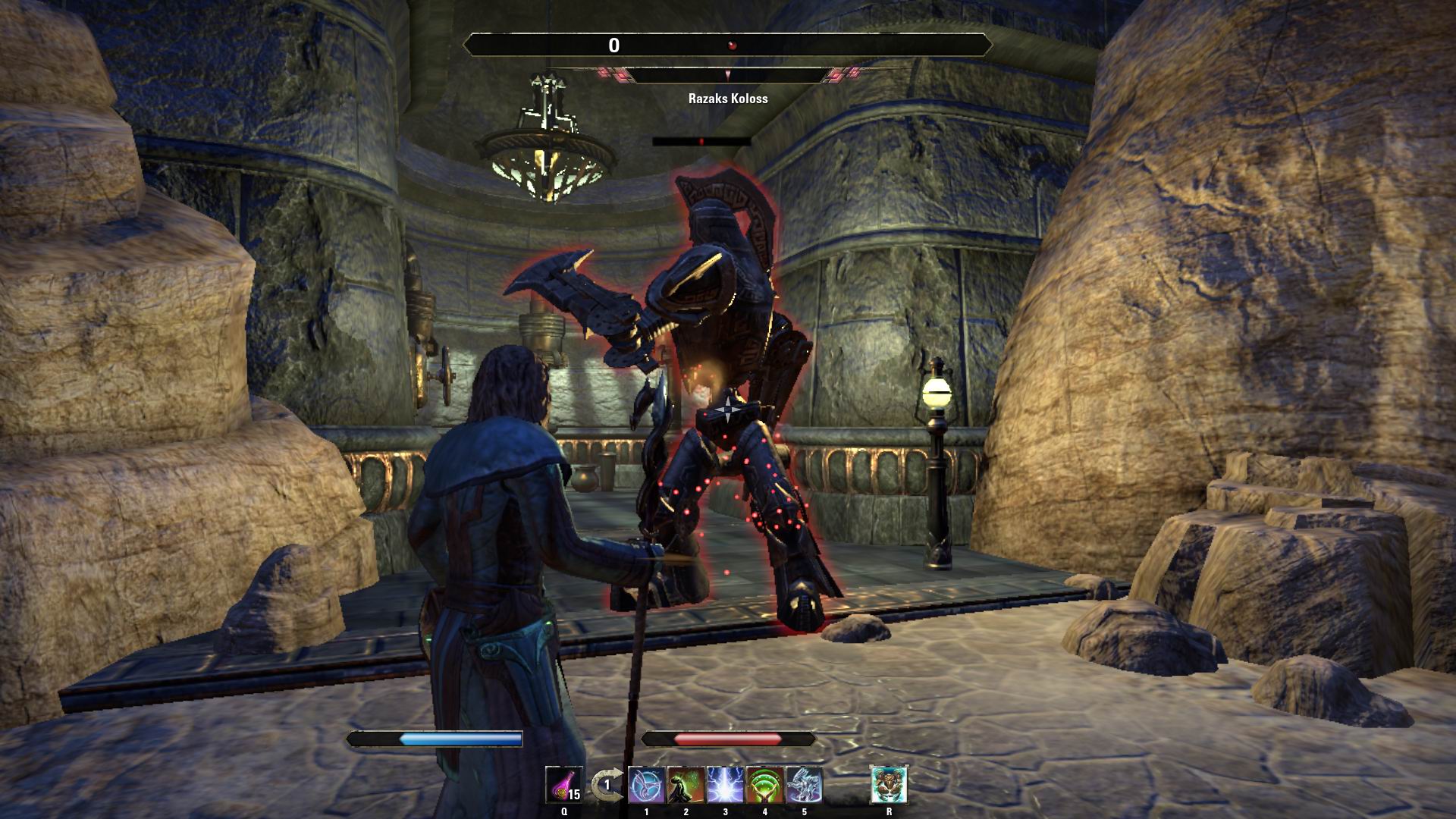Trigger the atronach ultimate ability
The image size is (1456, 819).
889,785
